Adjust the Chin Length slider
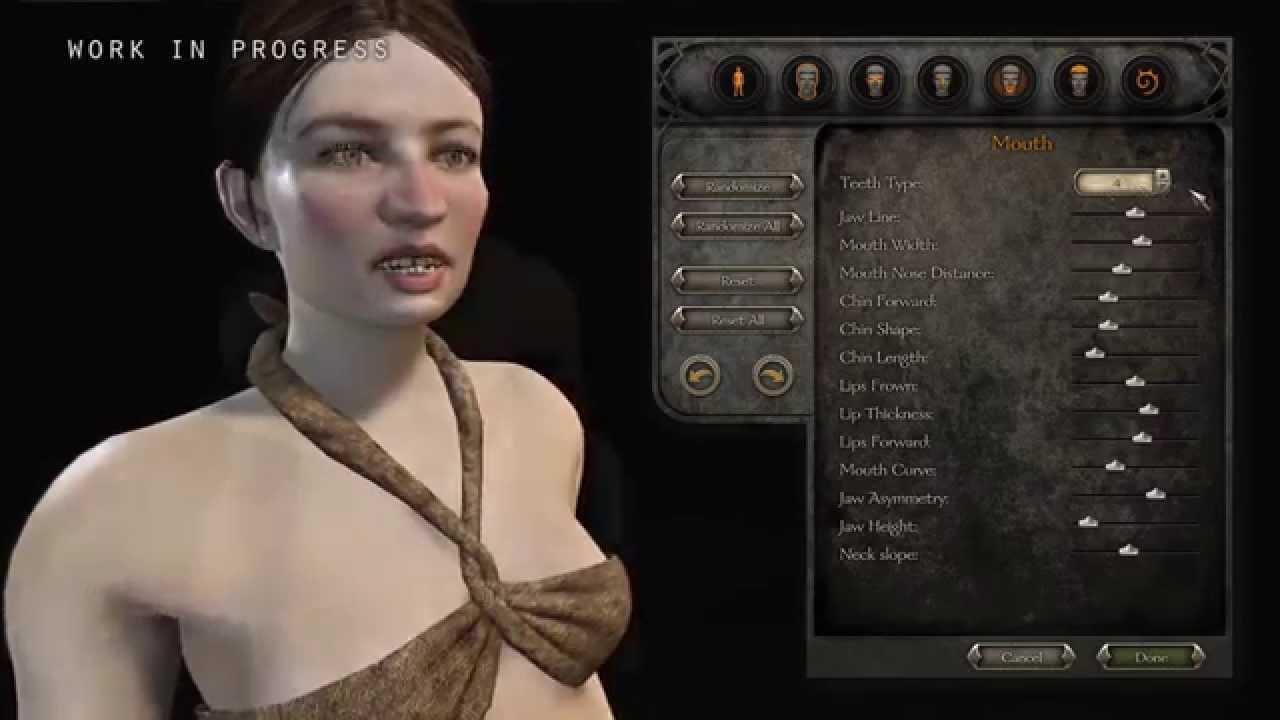 tap(1095, 353)
